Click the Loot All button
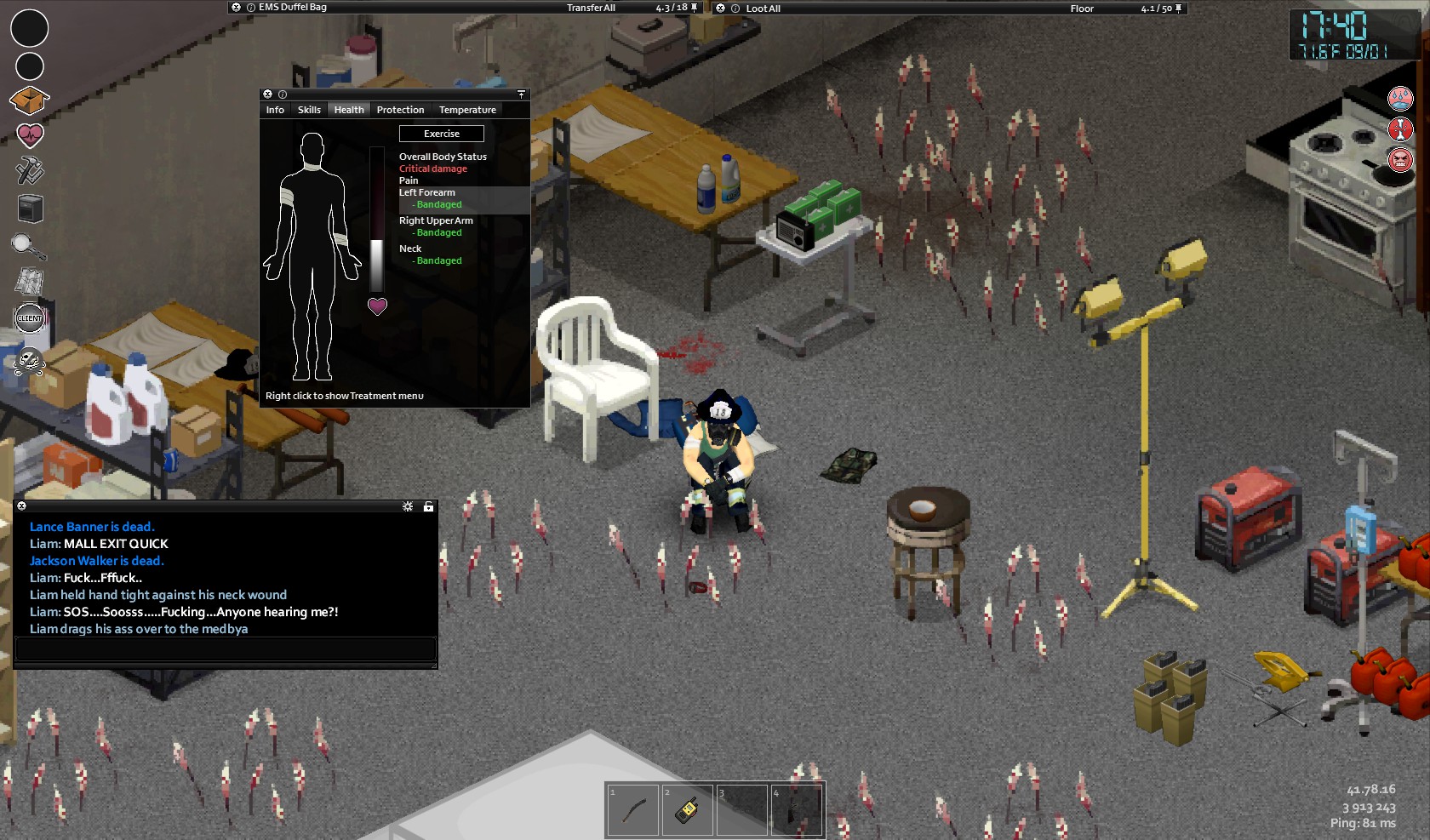This screenshot has height=840, width=1430. pos(763,9)
